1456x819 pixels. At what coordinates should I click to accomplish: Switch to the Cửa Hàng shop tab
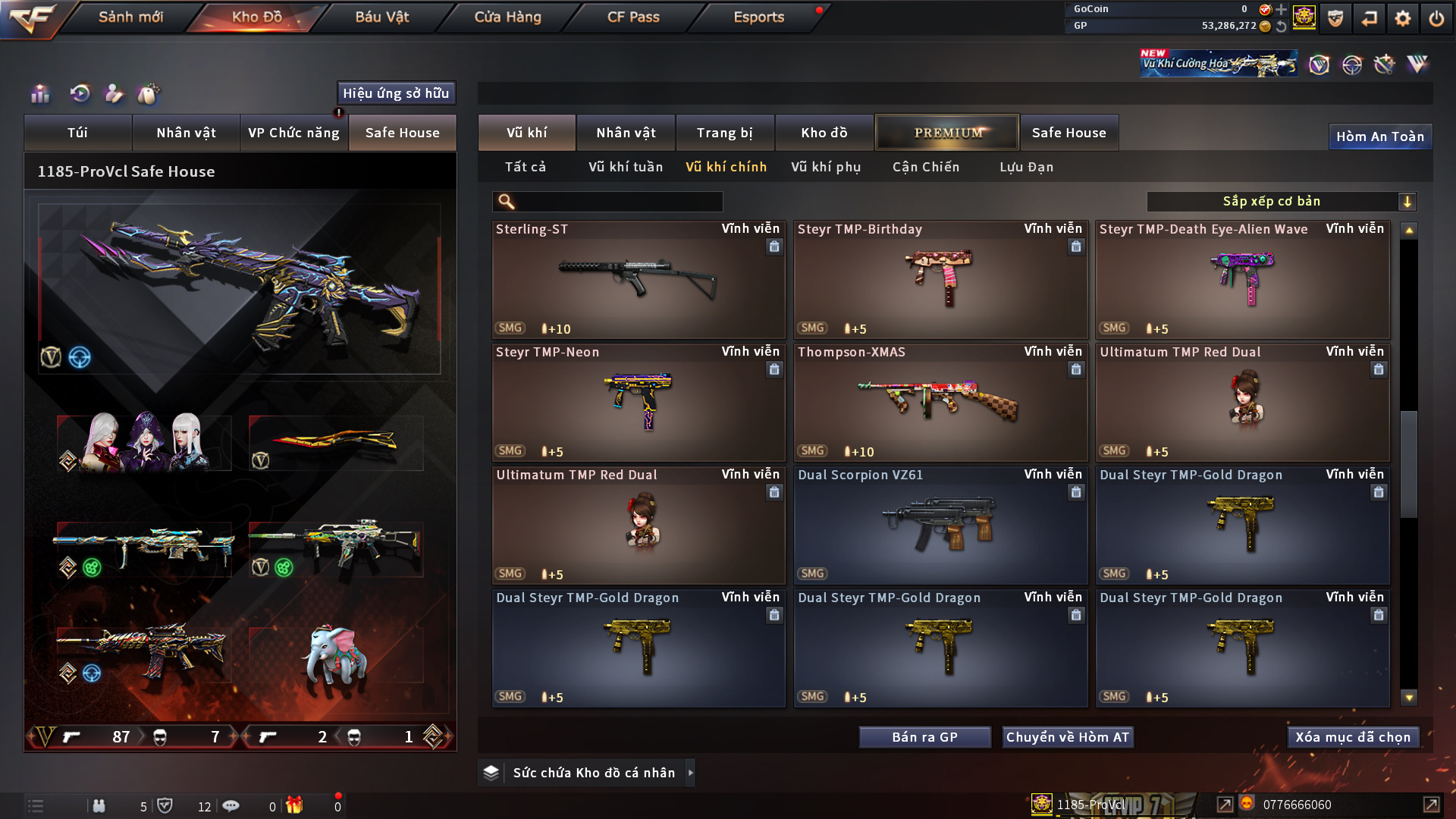click(x=507, y=17)
